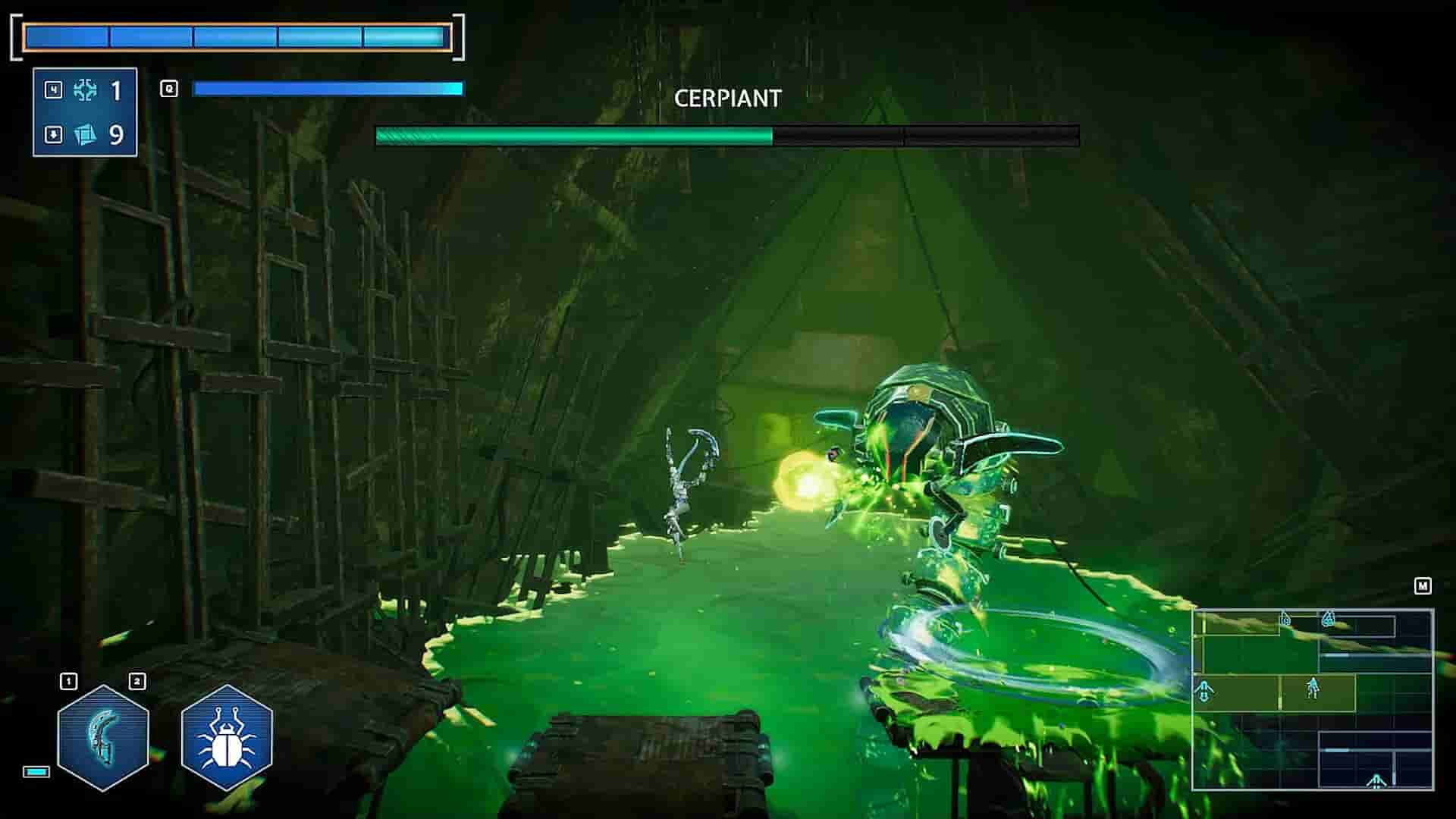This screenshot has width=1456, height=819.
Task: Select the CERPIANT boss name label
Action: [x=729, y=98]
